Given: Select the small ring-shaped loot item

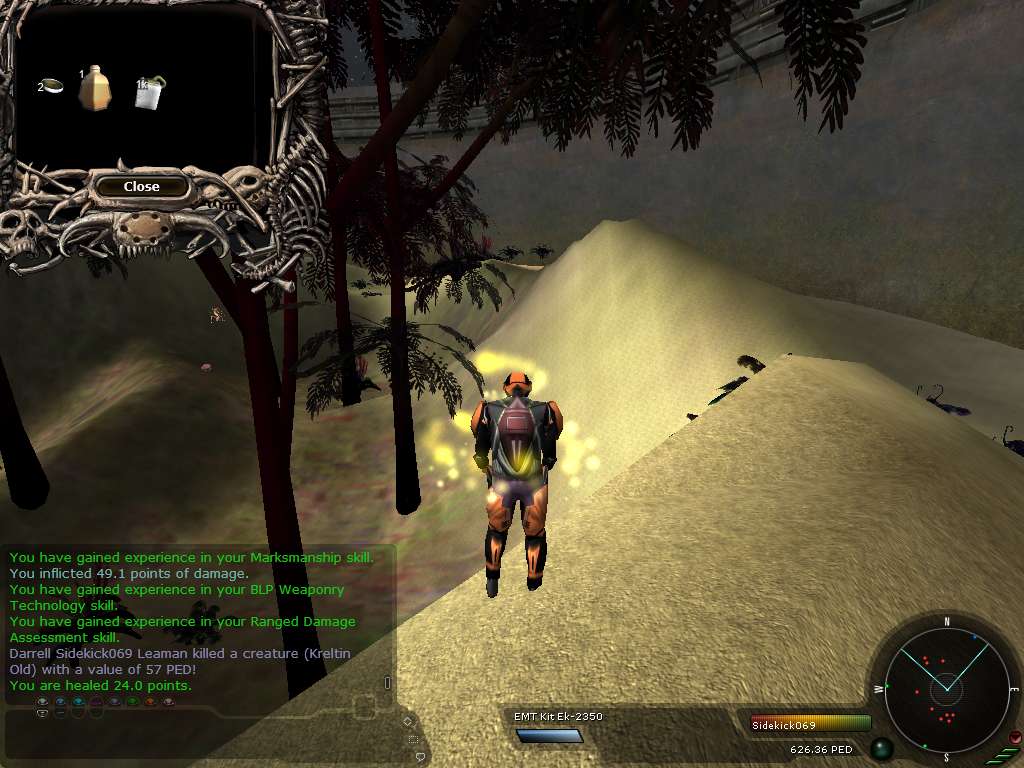Looking at the screenshot, I should pos(55,86).
